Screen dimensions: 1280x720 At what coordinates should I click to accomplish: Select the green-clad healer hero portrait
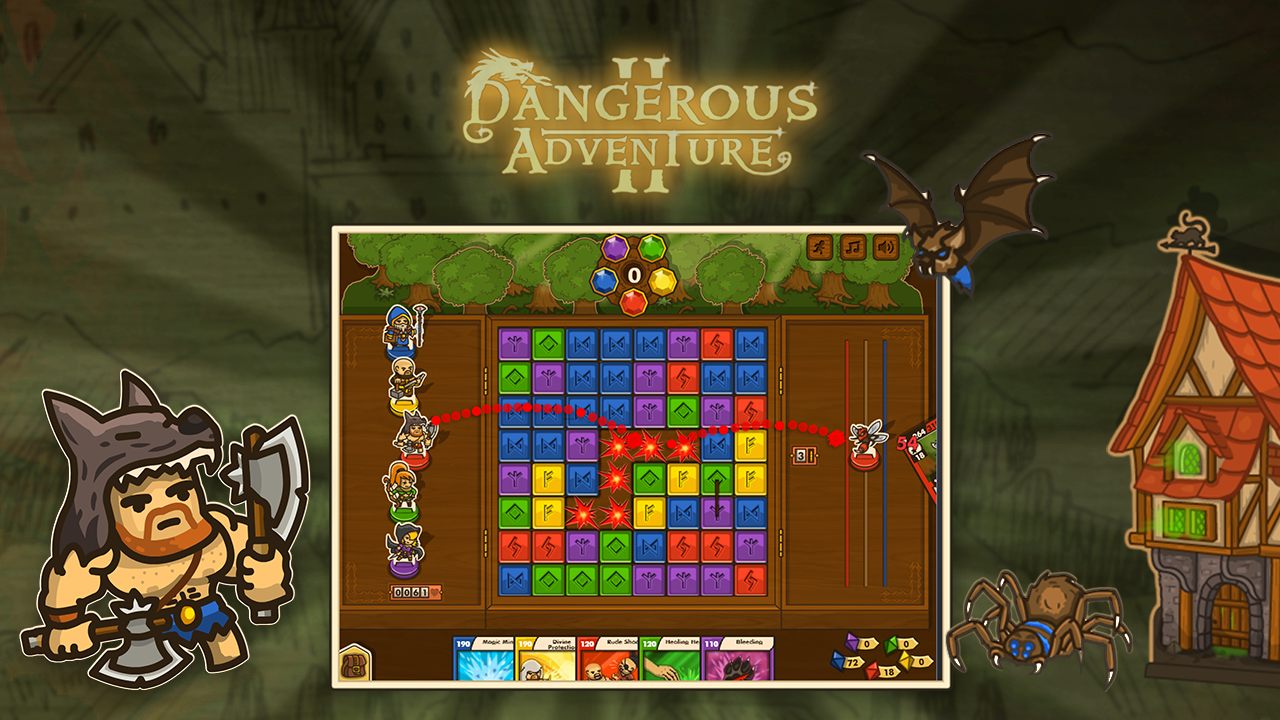403,492
